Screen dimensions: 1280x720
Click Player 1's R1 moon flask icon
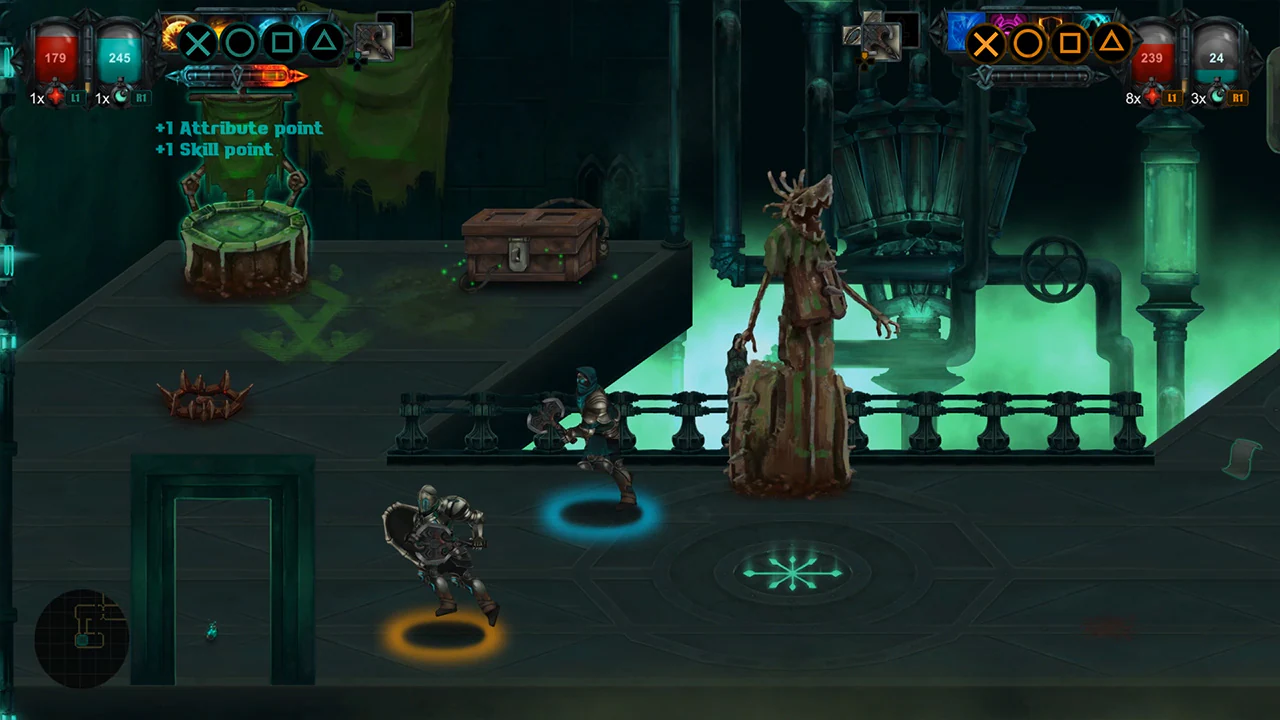[x=122, y=97]
